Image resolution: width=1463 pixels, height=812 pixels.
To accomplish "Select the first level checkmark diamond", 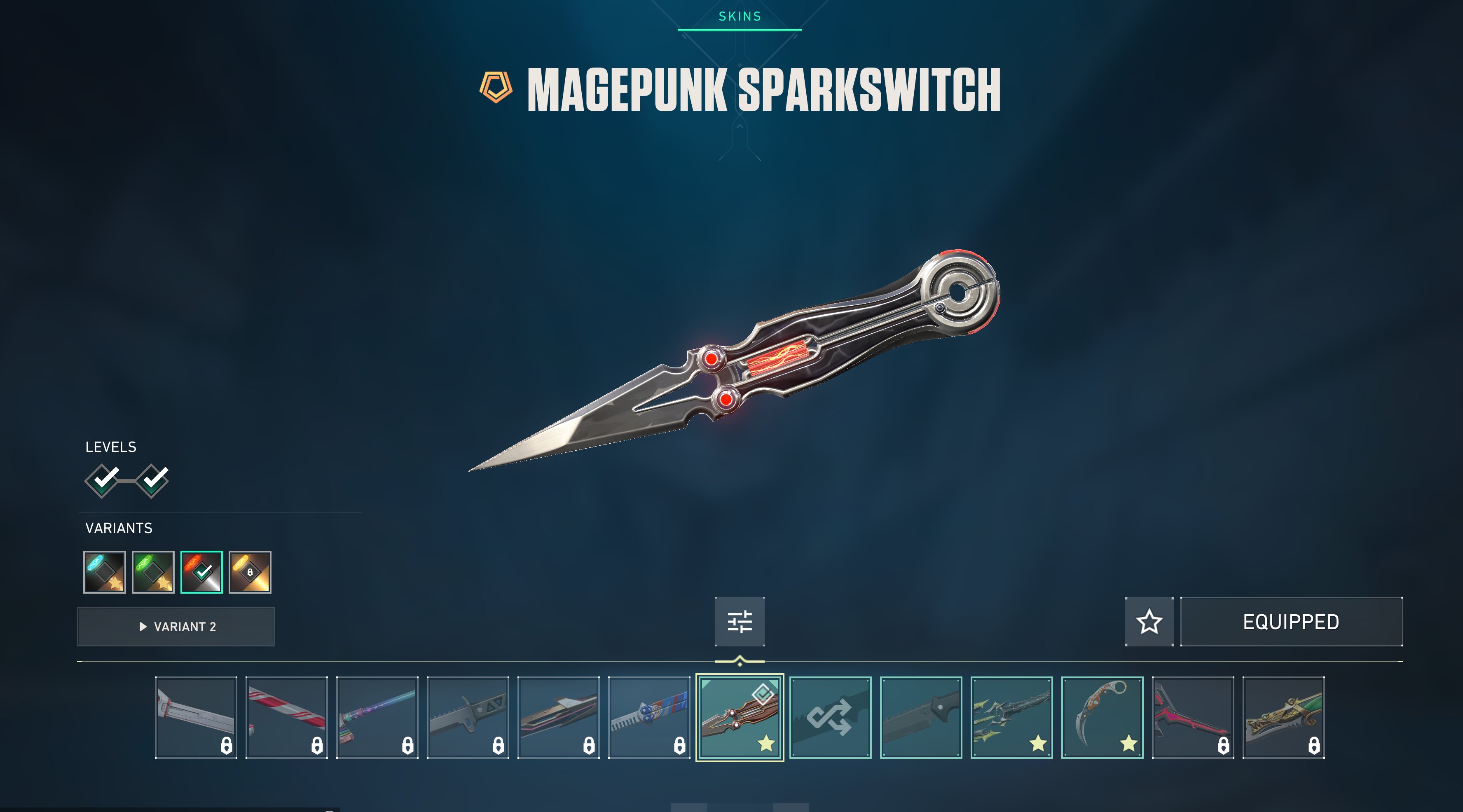I will (103, 480).
